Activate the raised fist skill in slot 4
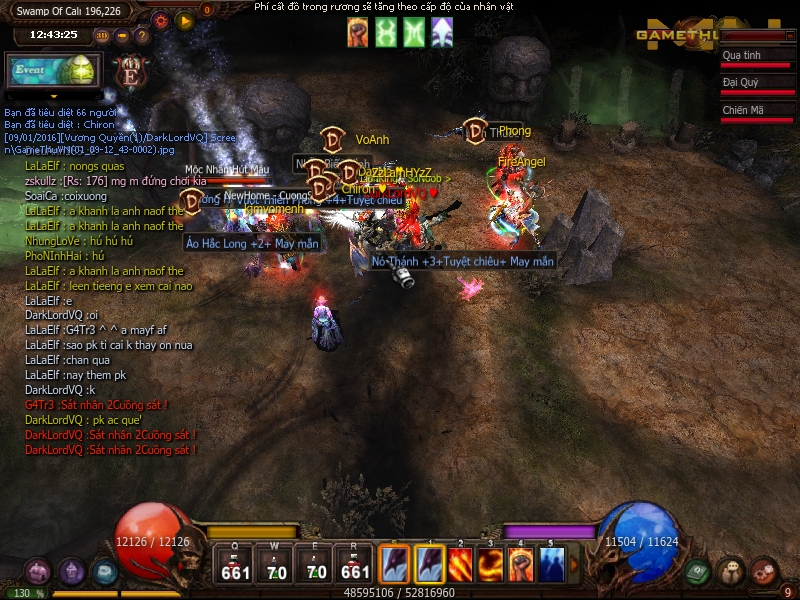This screenshot has height=600, width=800. 521,564
